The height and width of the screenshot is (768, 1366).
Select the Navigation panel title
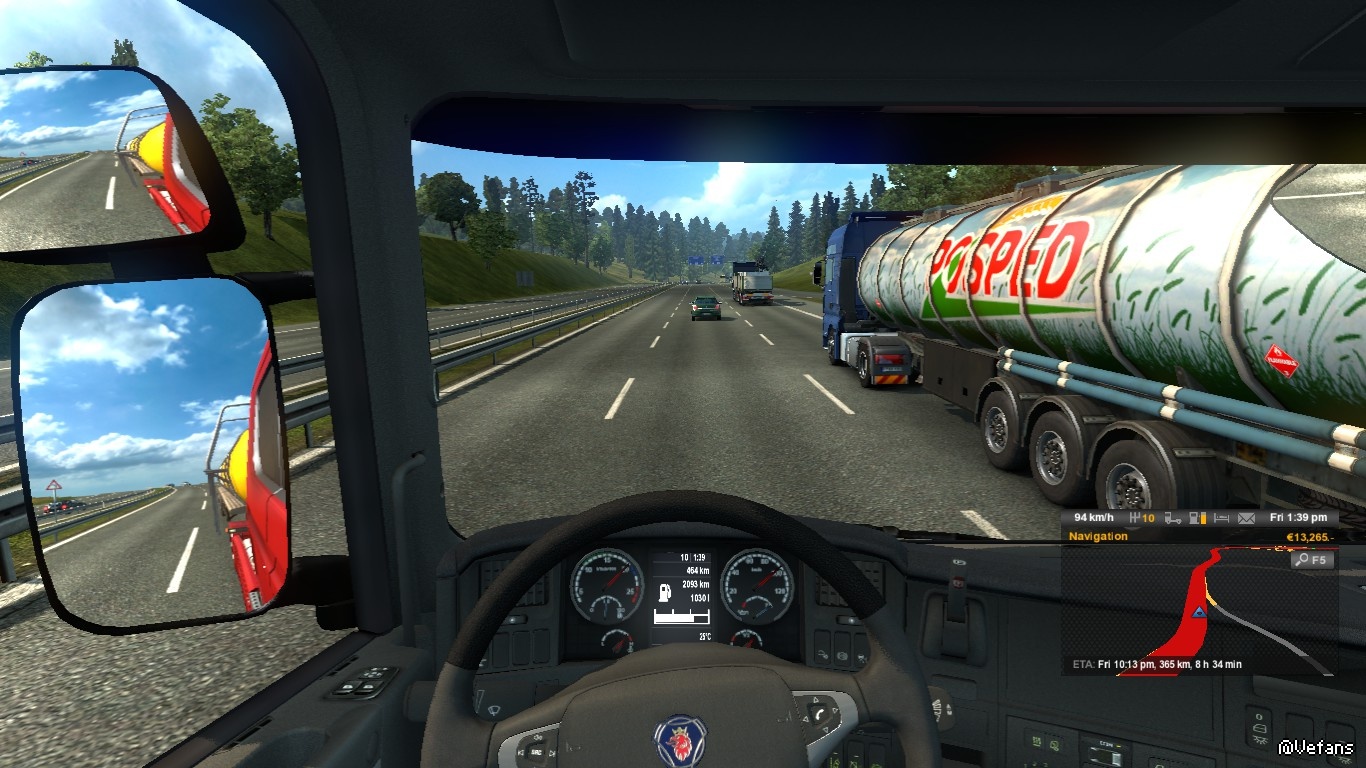click(1098, 537)
